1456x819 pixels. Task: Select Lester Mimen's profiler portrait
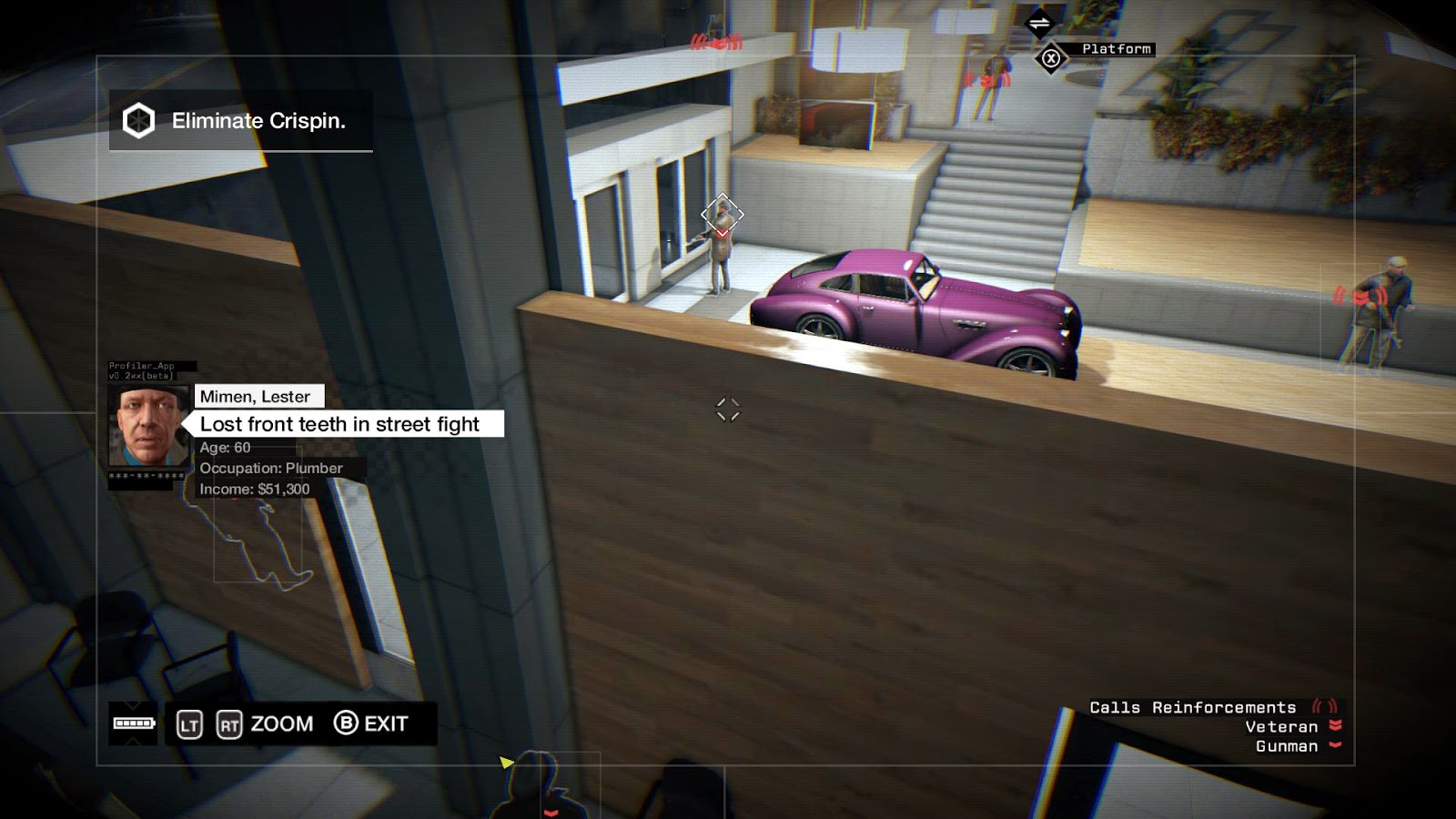click(x=148, y=425)
